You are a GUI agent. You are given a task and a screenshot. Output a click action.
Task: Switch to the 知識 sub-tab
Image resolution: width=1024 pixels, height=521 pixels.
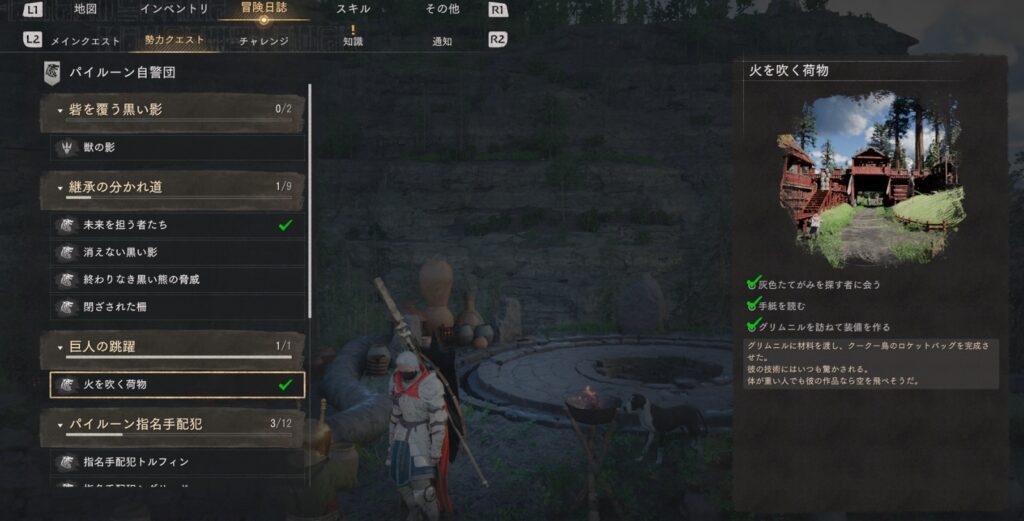point(353,41)
